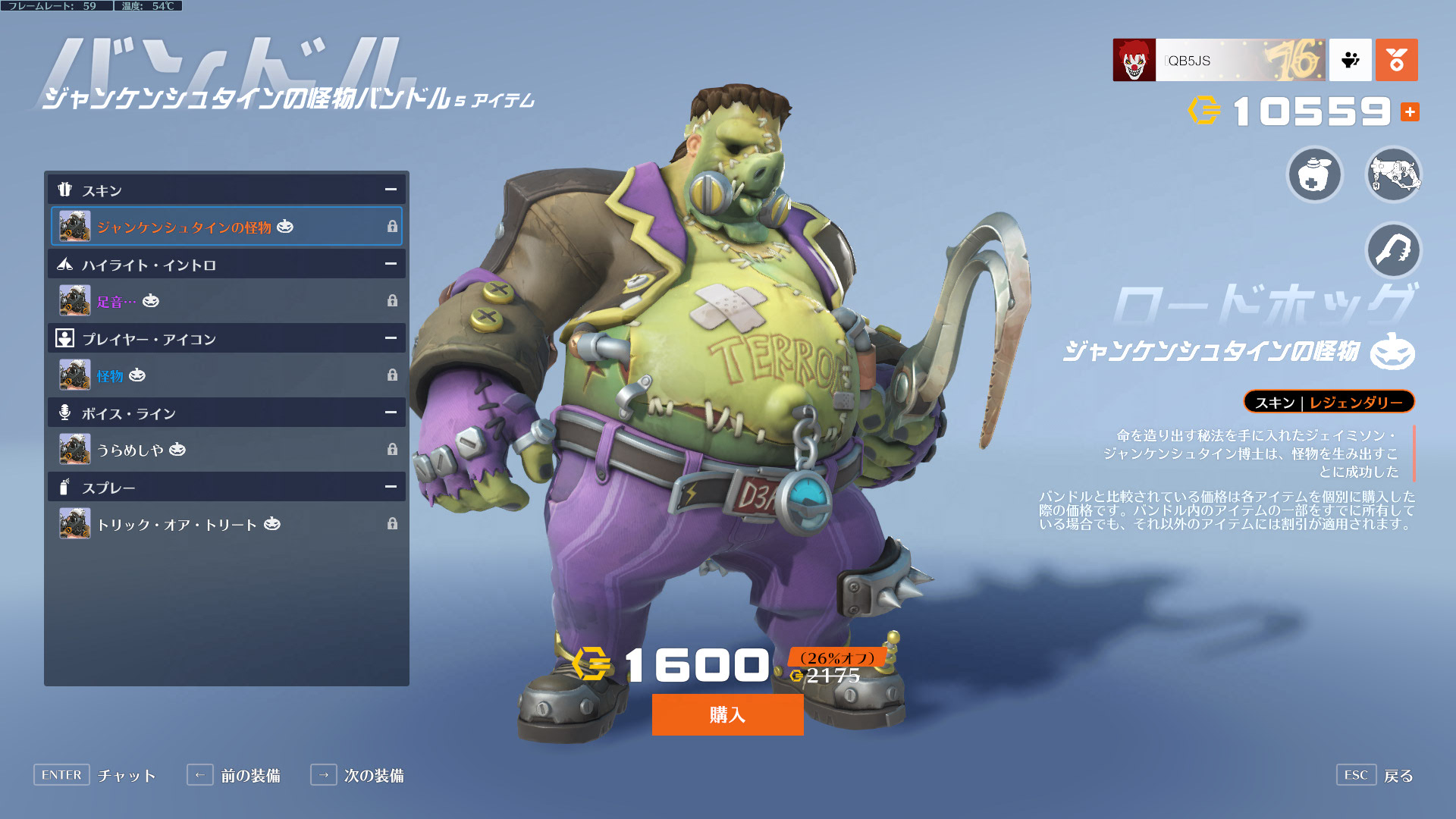Open the QB5JS player profile card
This screenshot has width=1456, height=819.
coord(1219,60)
